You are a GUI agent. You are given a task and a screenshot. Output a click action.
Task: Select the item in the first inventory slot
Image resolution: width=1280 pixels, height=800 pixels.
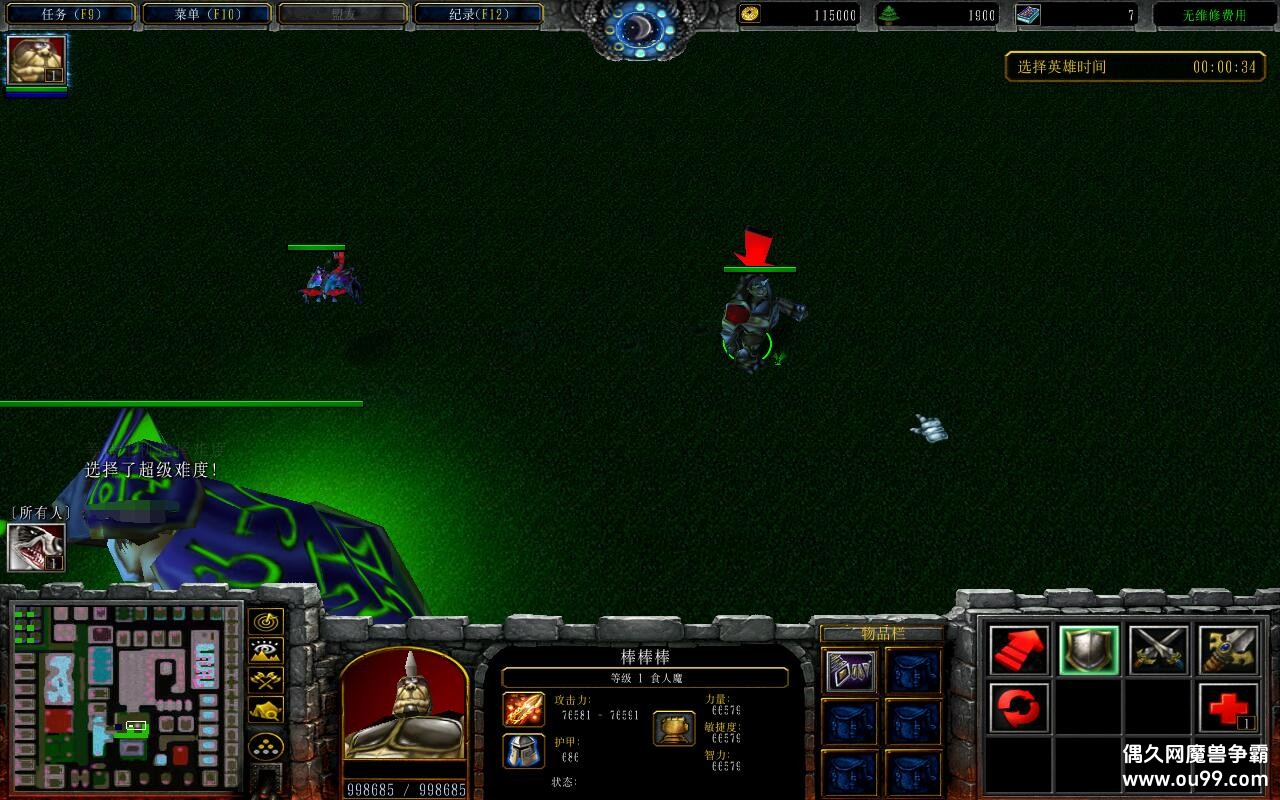(x=851, y=671)
